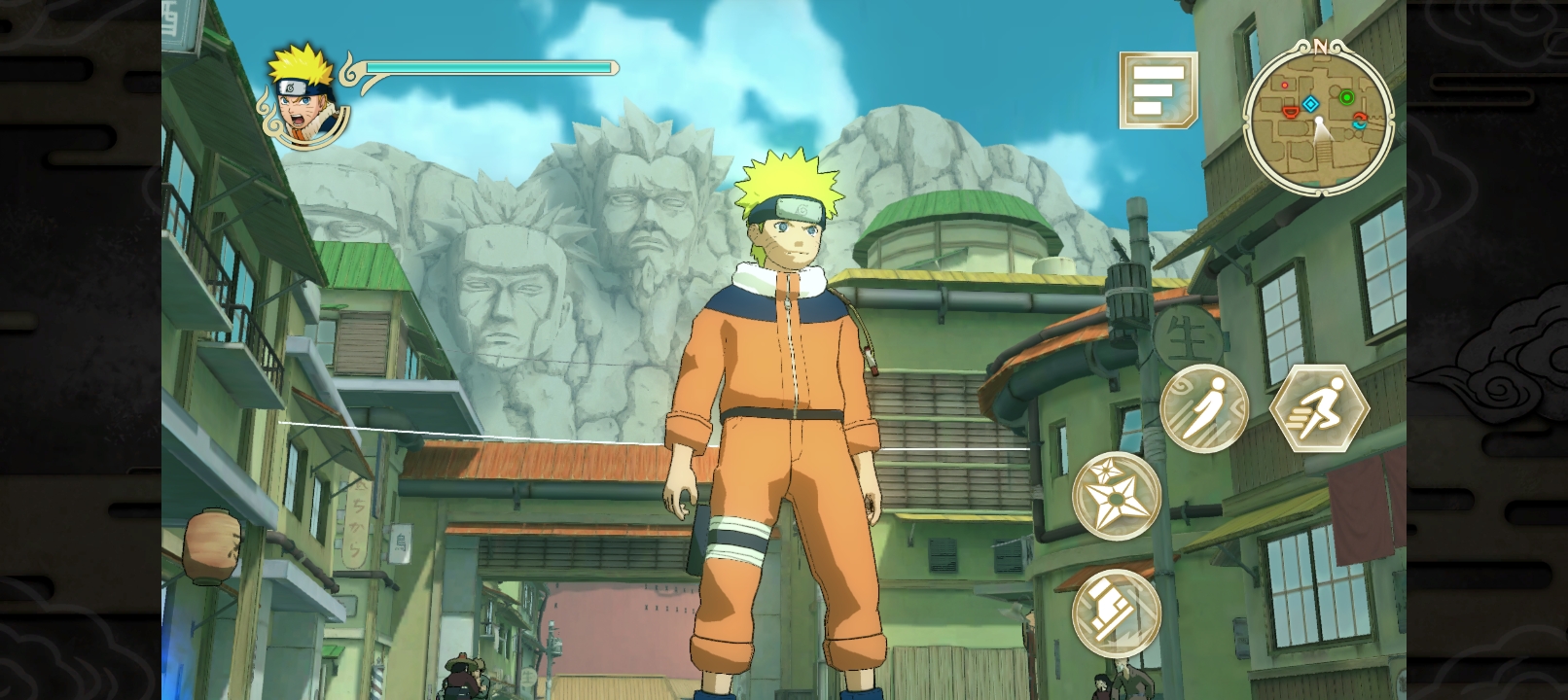The height and width of the screenshot is (700, 1568).
Task: Activate the running sprint button
Action: click(1319, 407)
